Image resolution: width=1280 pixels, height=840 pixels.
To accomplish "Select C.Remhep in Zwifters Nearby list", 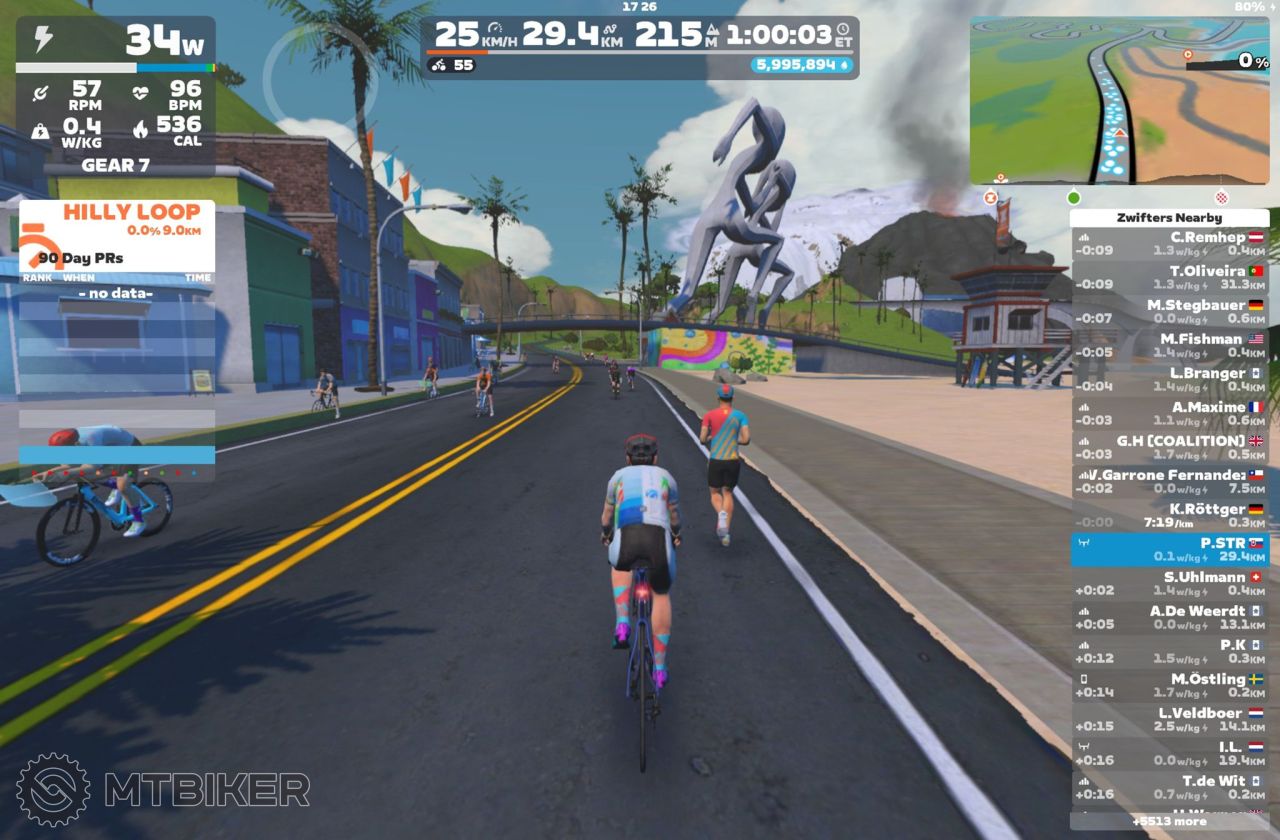I will tap(1169, 244).
